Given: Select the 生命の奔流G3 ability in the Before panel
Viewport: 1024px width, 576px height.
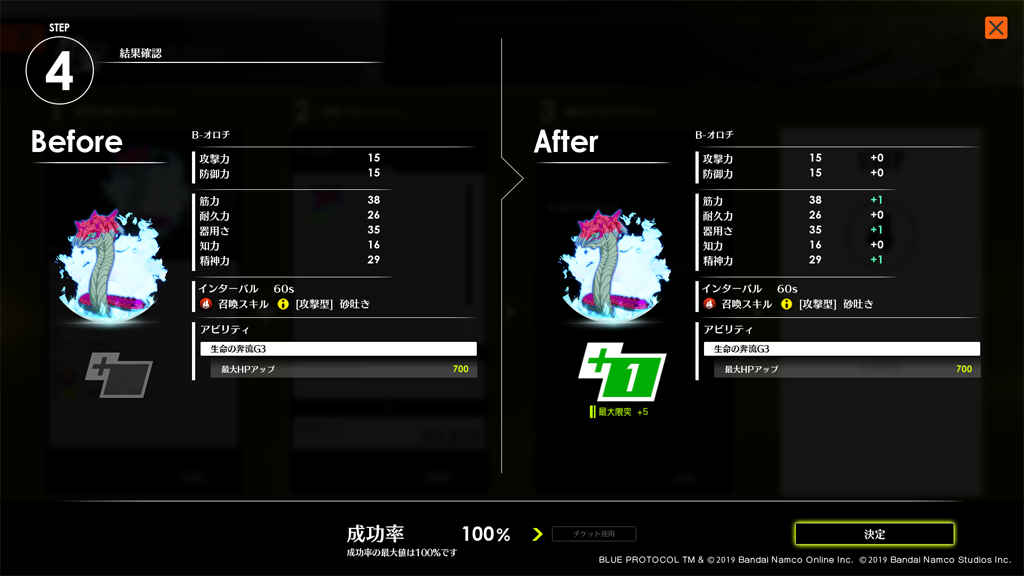Looking at the screenshot, I should coord(338,349).
